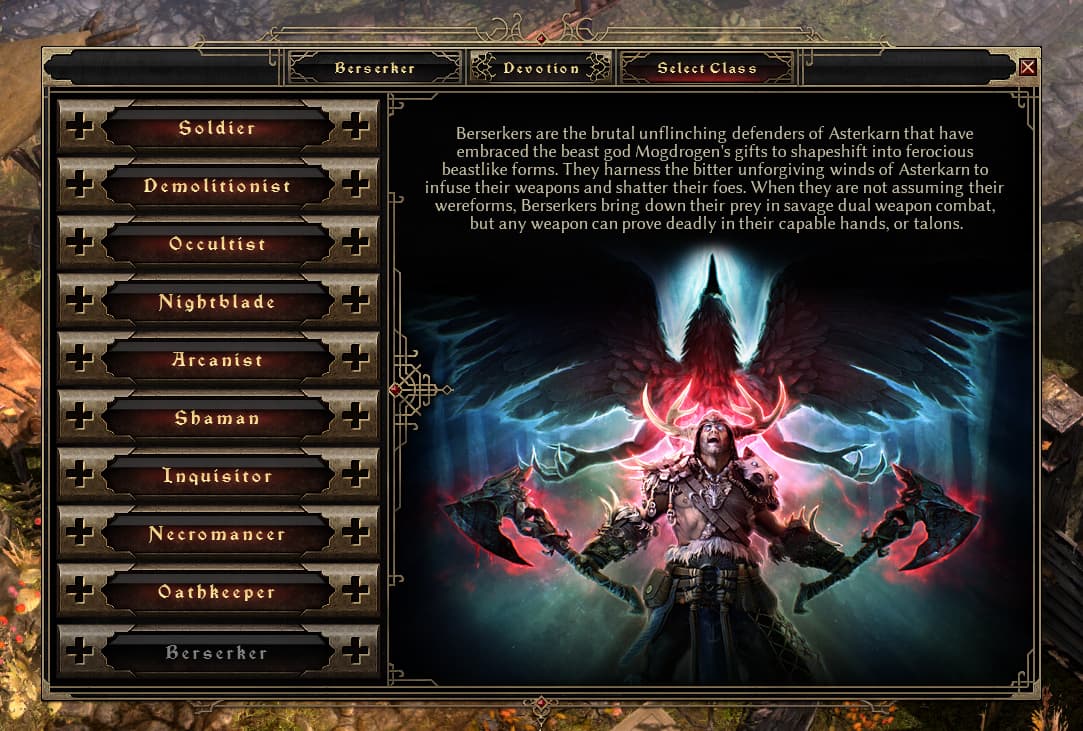Pick the Shaman class

(x=217, y=418)
